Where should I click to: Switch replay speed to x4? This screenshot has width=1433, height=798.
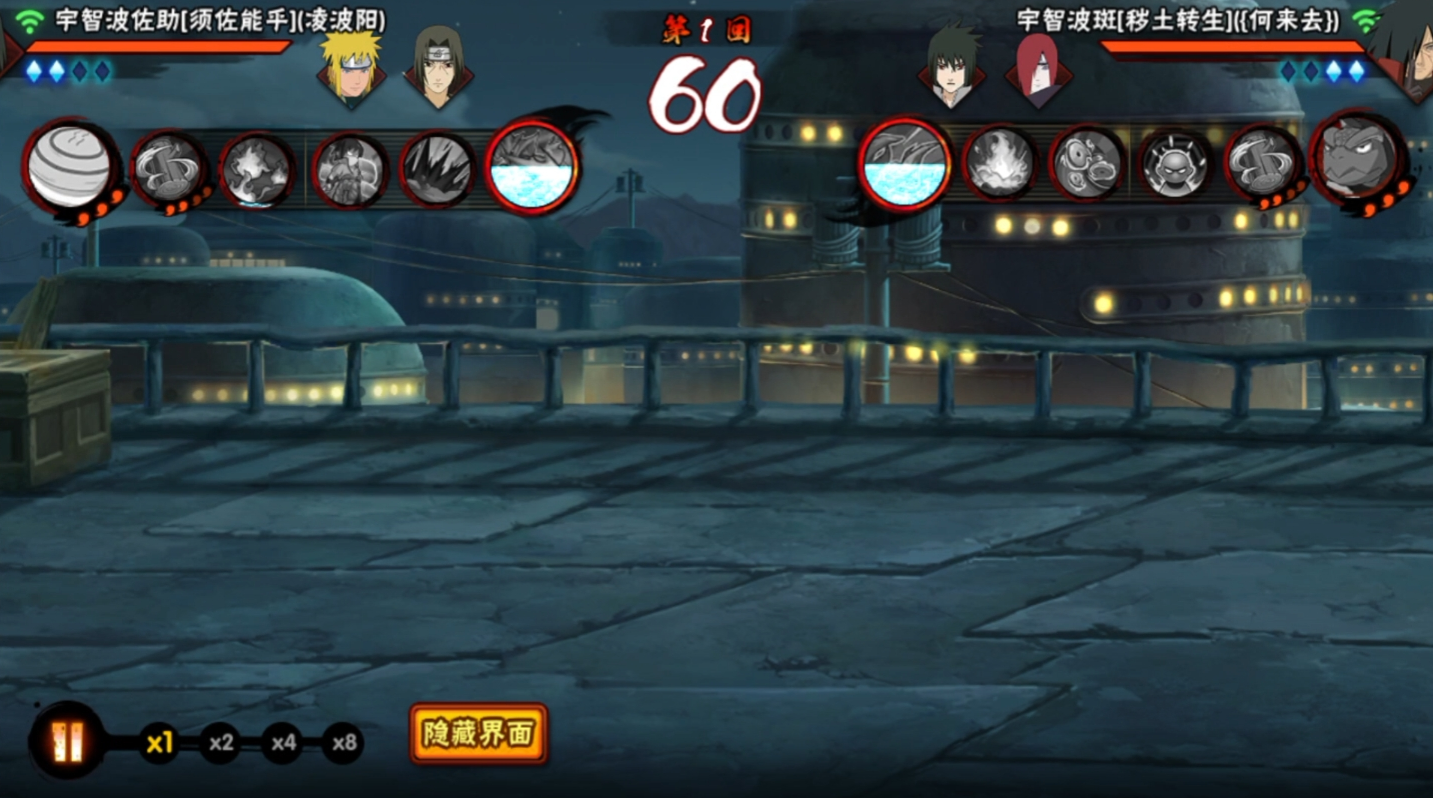[x=283, y=743]
